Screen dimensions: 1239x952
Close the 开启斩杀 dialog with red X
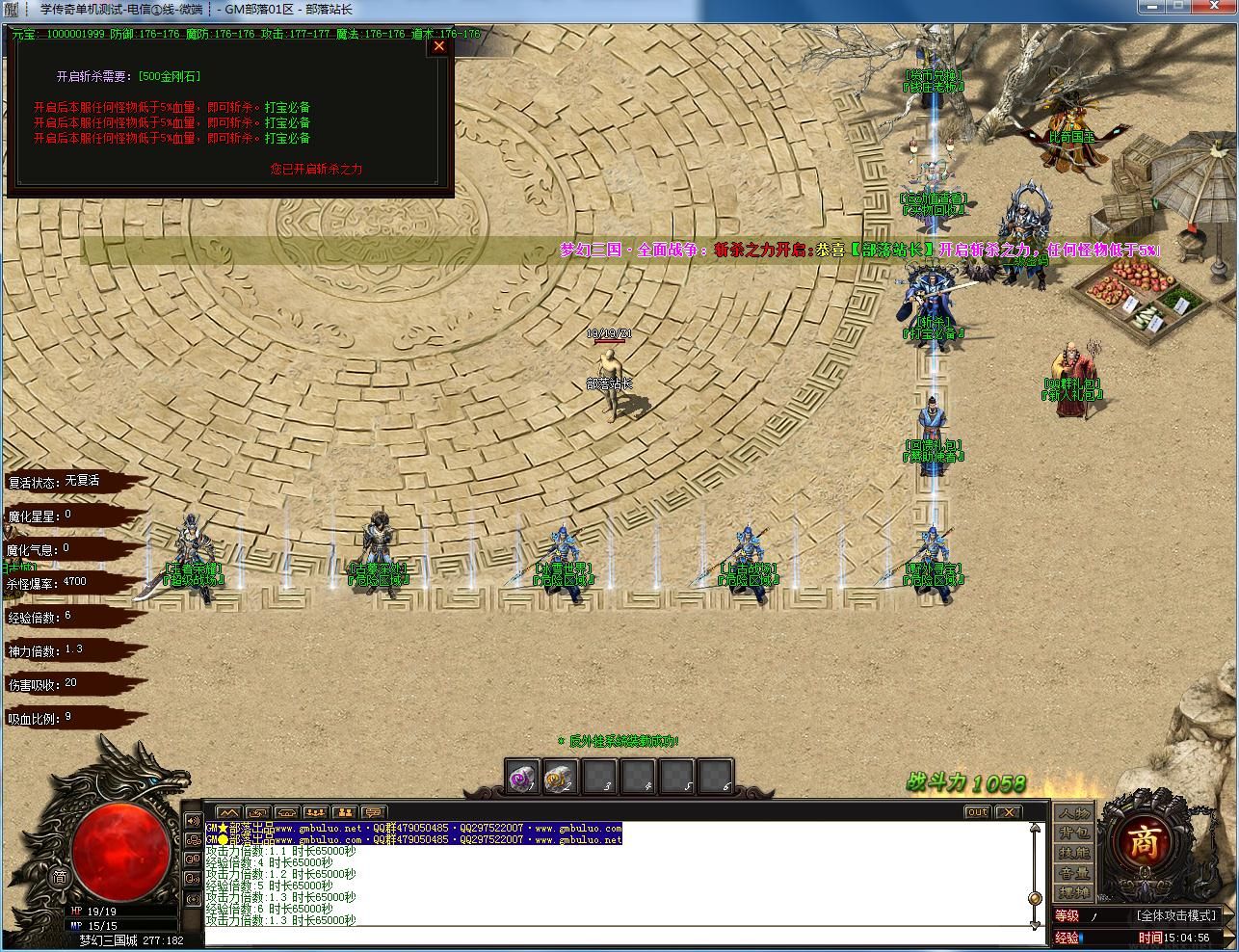439,45
